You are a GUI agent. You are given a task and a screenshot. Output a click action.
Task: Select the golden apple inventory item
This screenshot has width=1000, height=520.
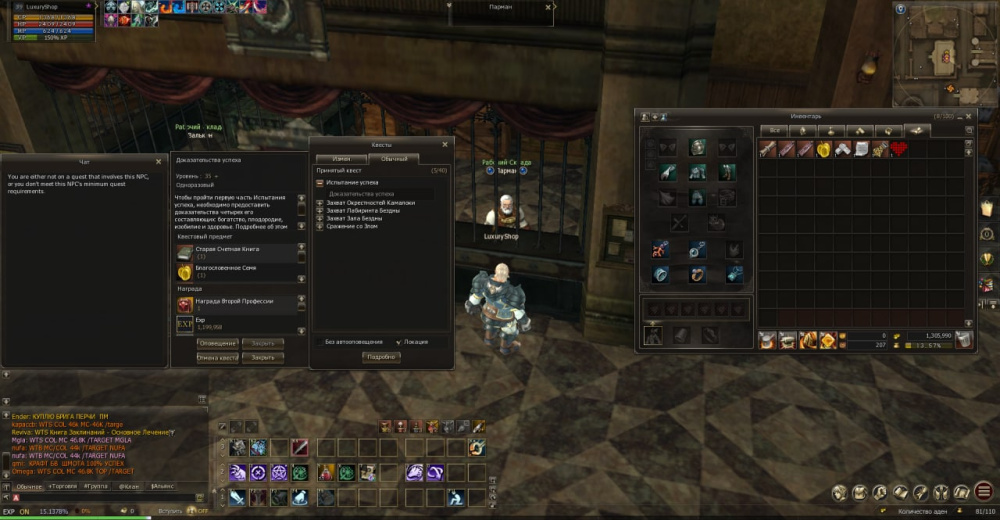825,149
